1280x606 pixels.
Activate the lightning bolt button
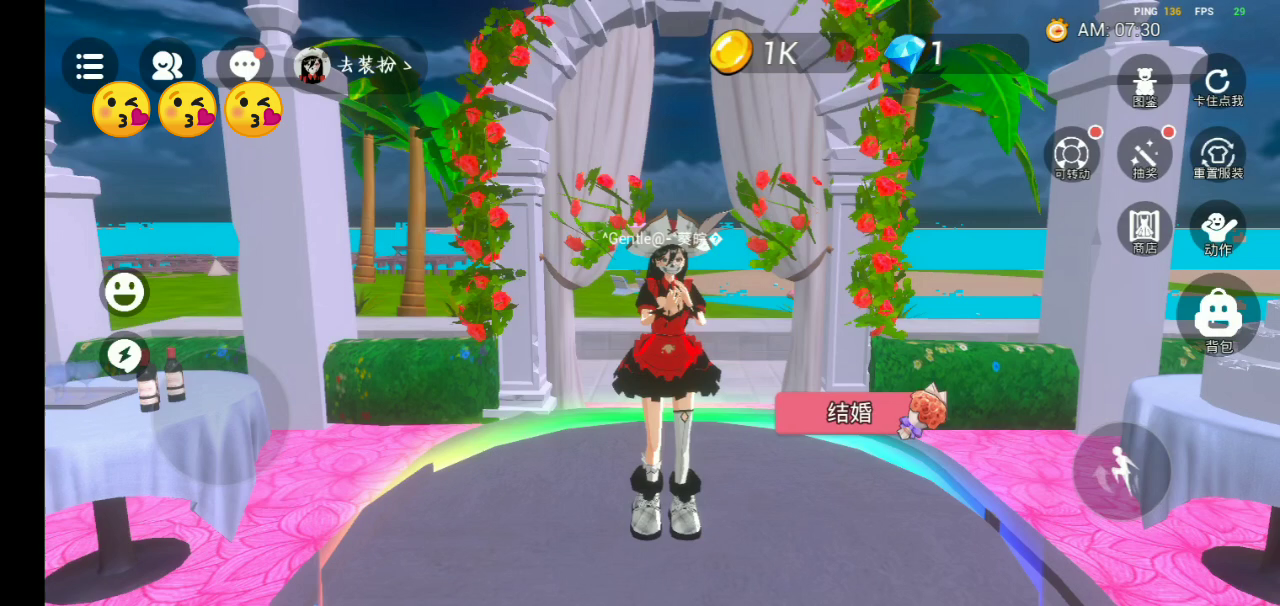(124, 355)
